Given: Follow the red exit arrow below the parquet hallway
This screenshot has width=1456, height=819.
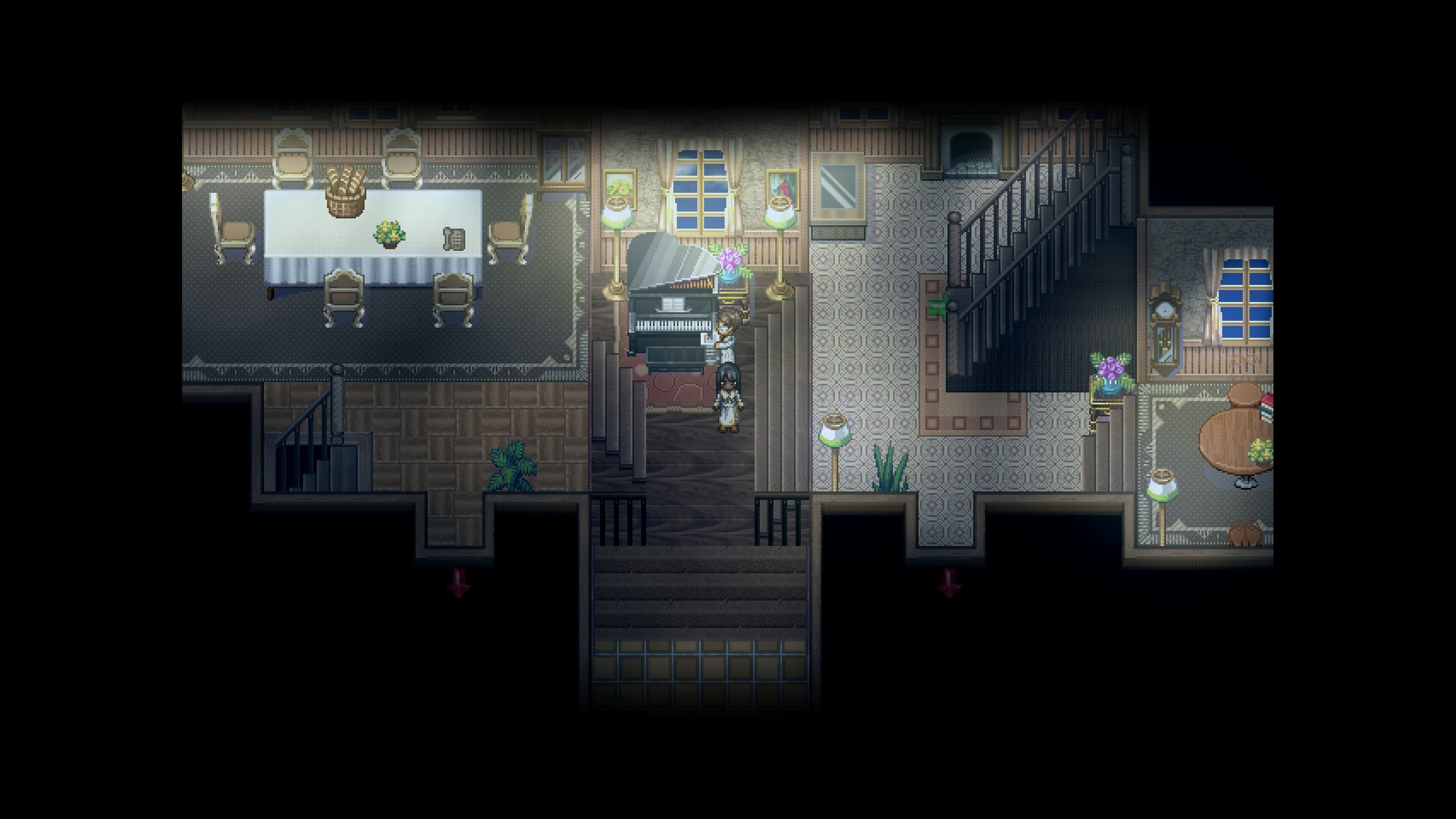Looking at the screenshot, I should [458, 582].
